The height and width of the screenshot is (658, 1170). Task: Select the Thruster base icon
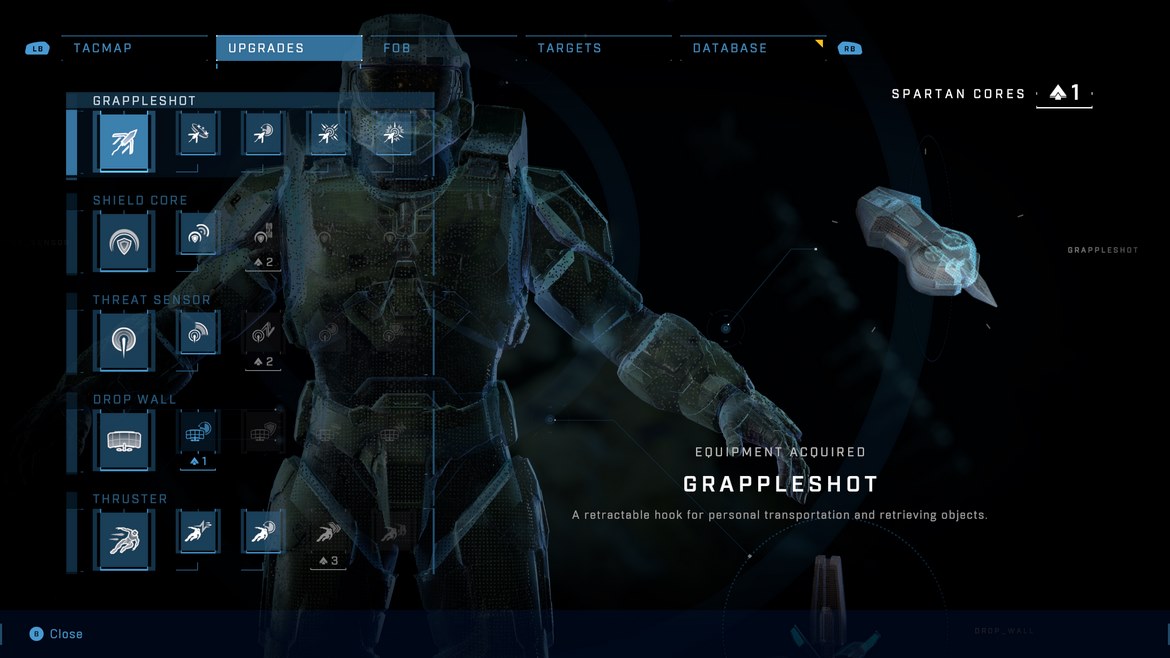(x=125, y=541)
